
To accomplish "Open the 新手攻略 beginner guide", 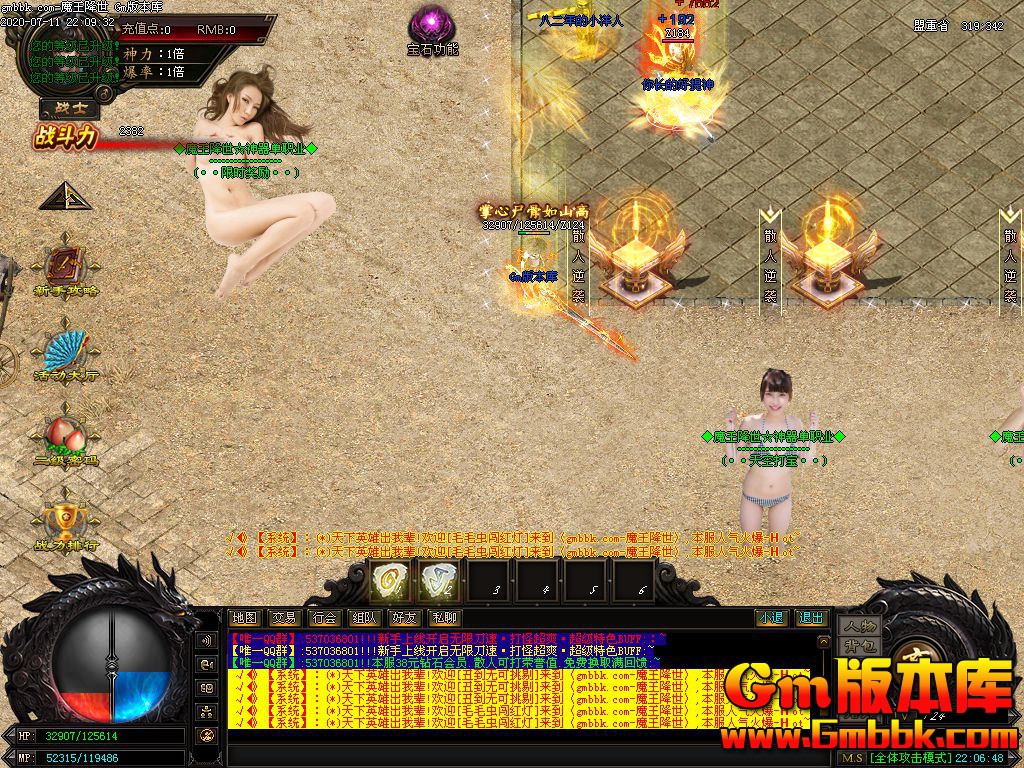I will pyautogui.click(x=67, y=267).
